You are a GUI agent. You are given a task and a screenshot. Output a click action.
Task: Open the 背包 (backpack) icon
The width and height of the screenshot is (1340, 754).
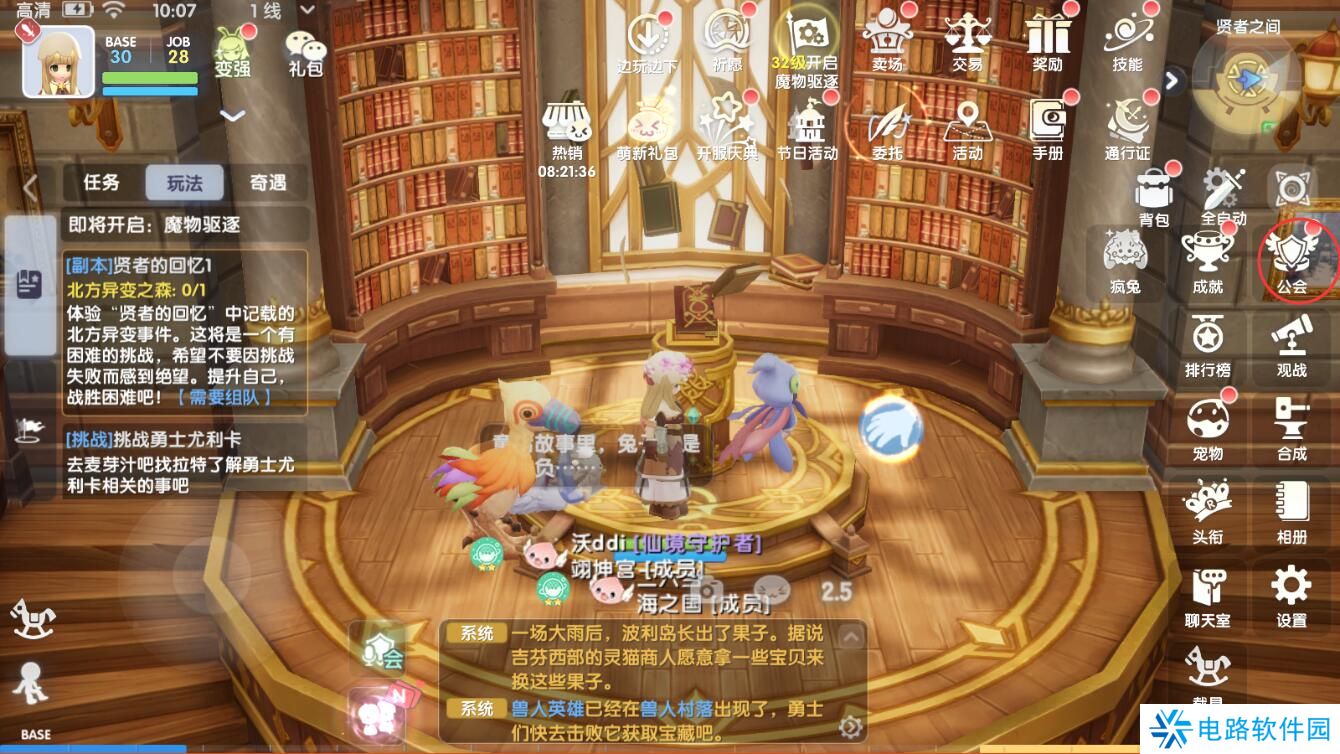[1152, 191]
